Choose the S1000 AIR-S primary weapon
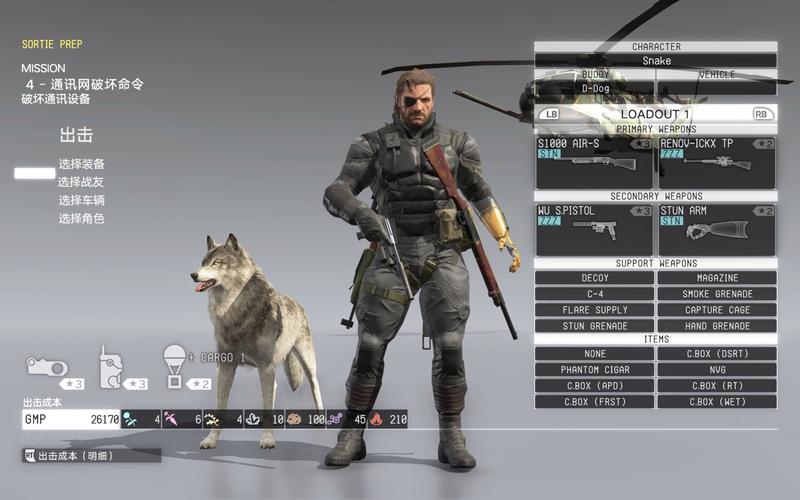 [x=595, y=163]
